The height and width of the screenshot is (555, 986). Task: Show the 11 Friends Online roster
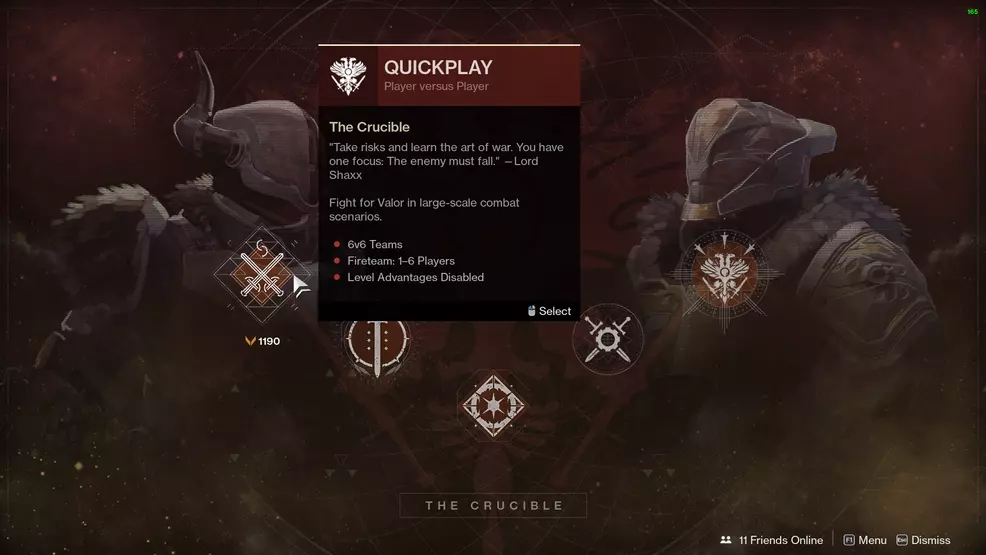(x=771, y=540)
